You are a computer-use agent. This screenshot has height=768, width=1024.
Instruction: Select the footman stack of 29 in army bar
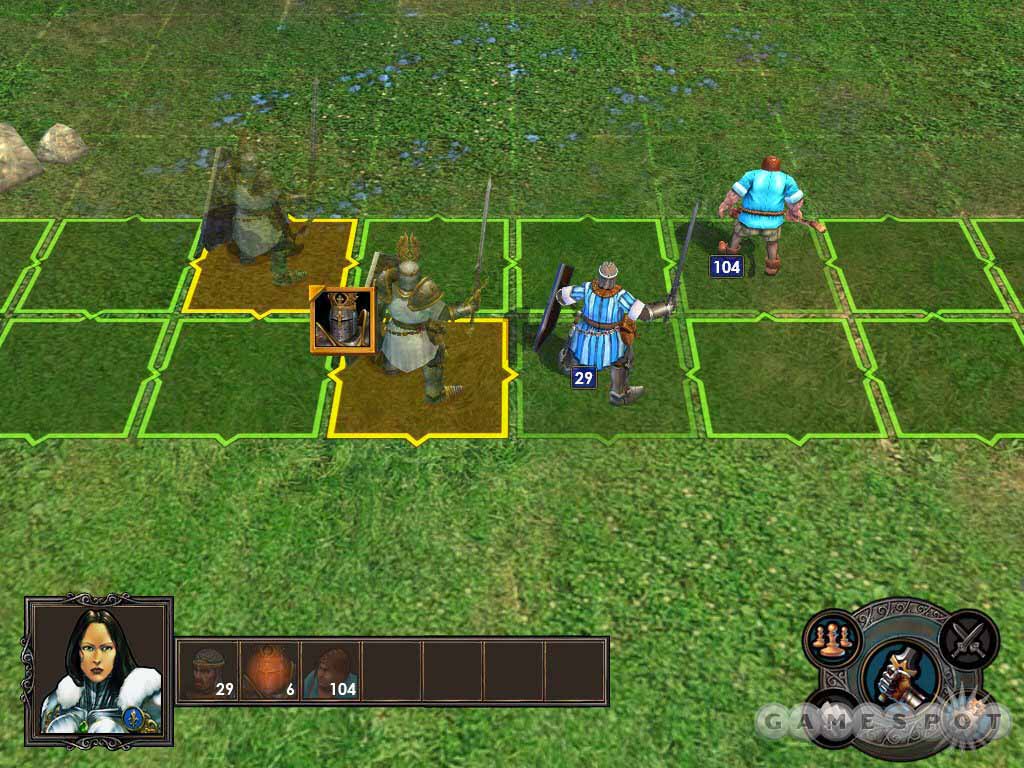click(208, 670)
